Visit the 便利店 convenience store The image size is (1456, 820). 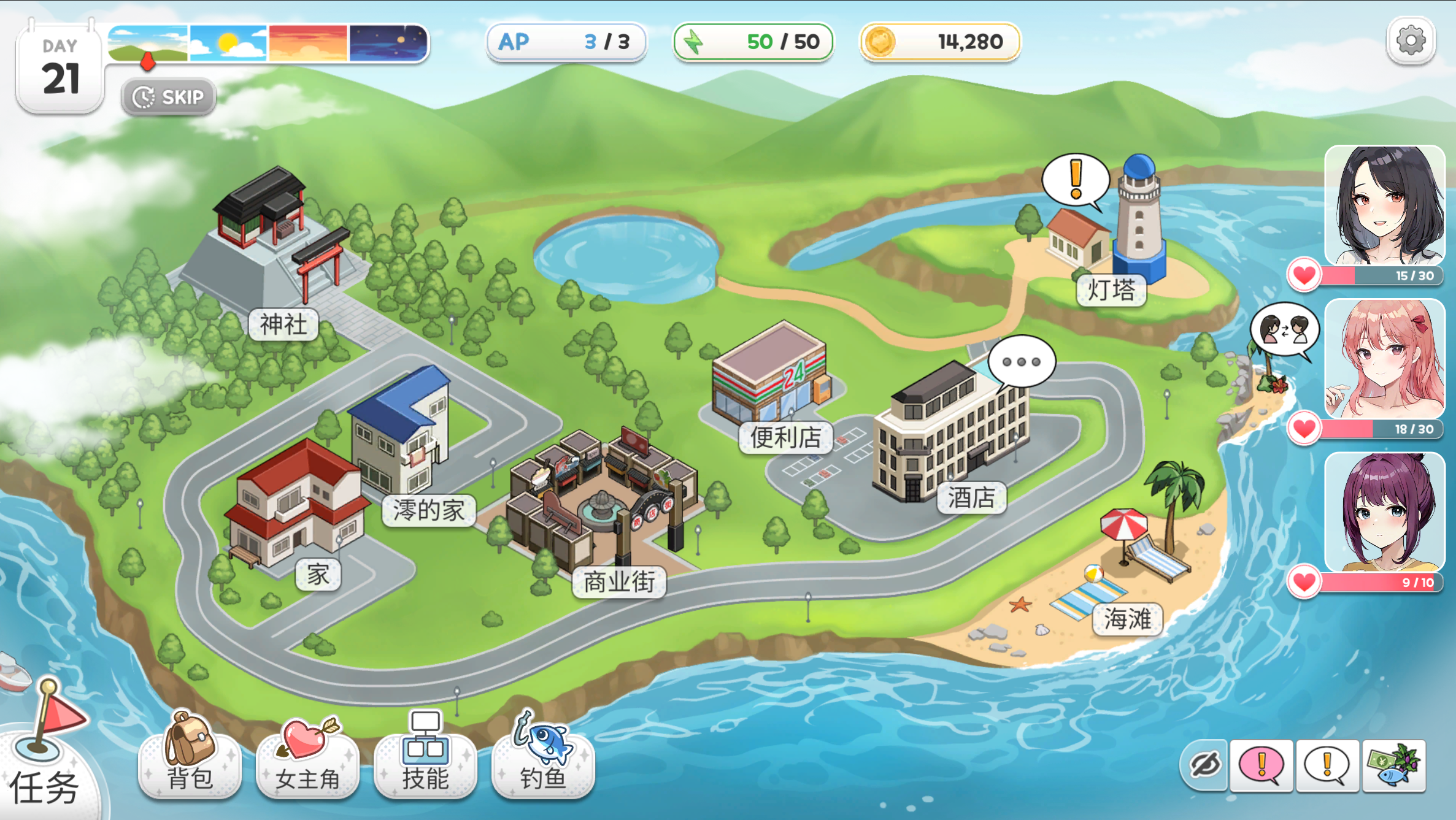click(785, 437)
